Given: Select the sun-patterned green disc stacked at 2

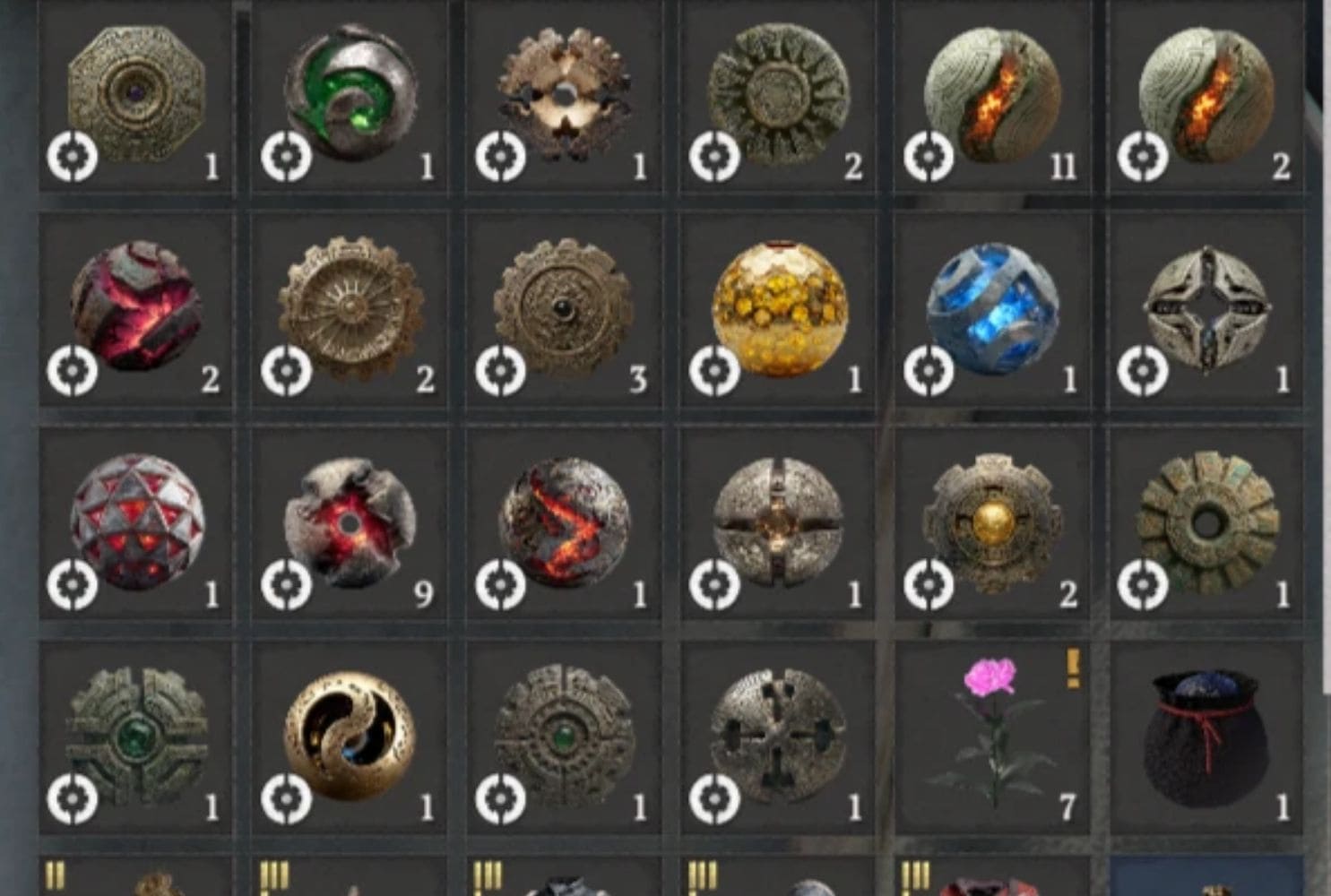Looking at the screenshot, I should [778, 94].
